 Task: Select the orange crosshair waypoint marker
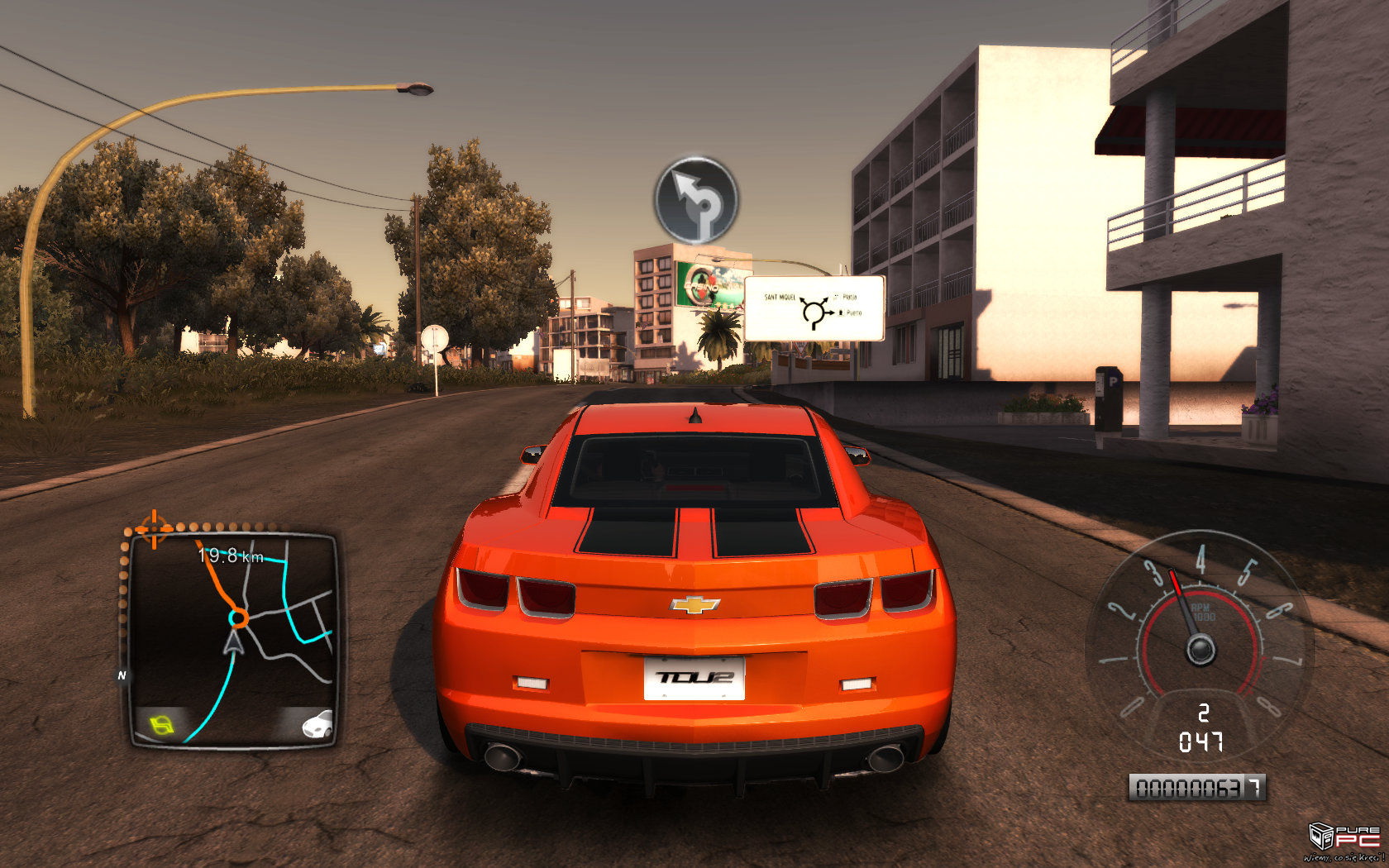(x=154, y=527)
